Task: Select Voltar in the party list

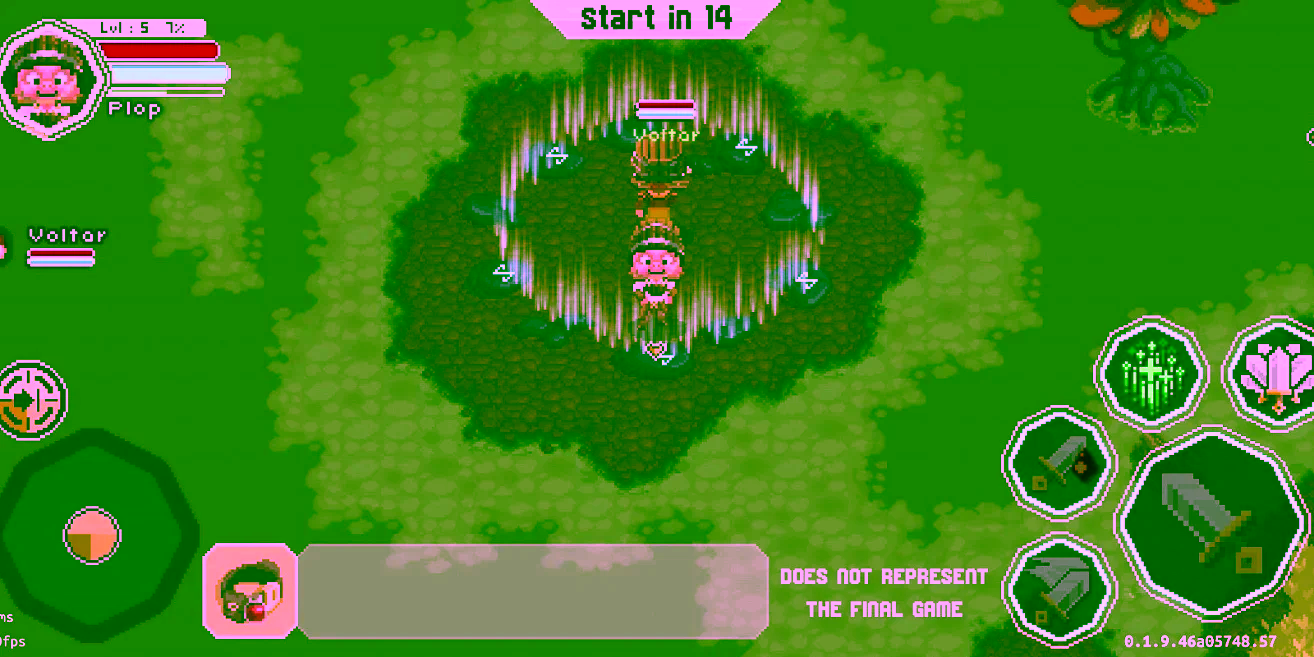Action: (x=66, y=246)
